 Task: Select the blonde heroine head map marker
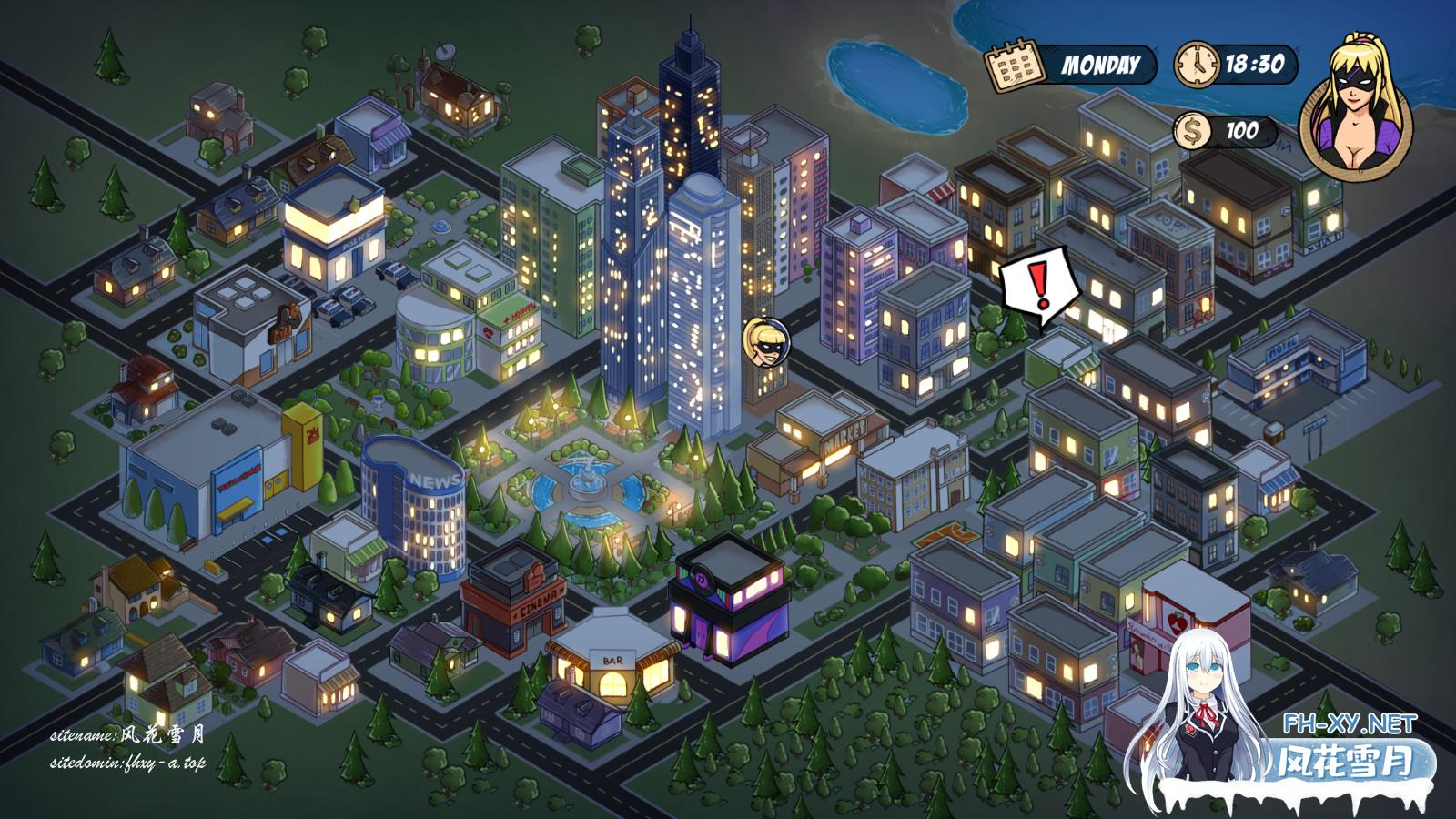[765, 342]
